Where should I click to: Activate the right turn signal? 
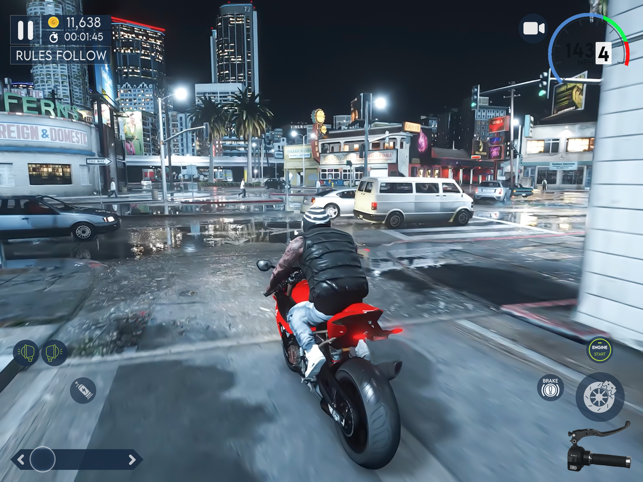pyautogui.click(x=54, y=351)
